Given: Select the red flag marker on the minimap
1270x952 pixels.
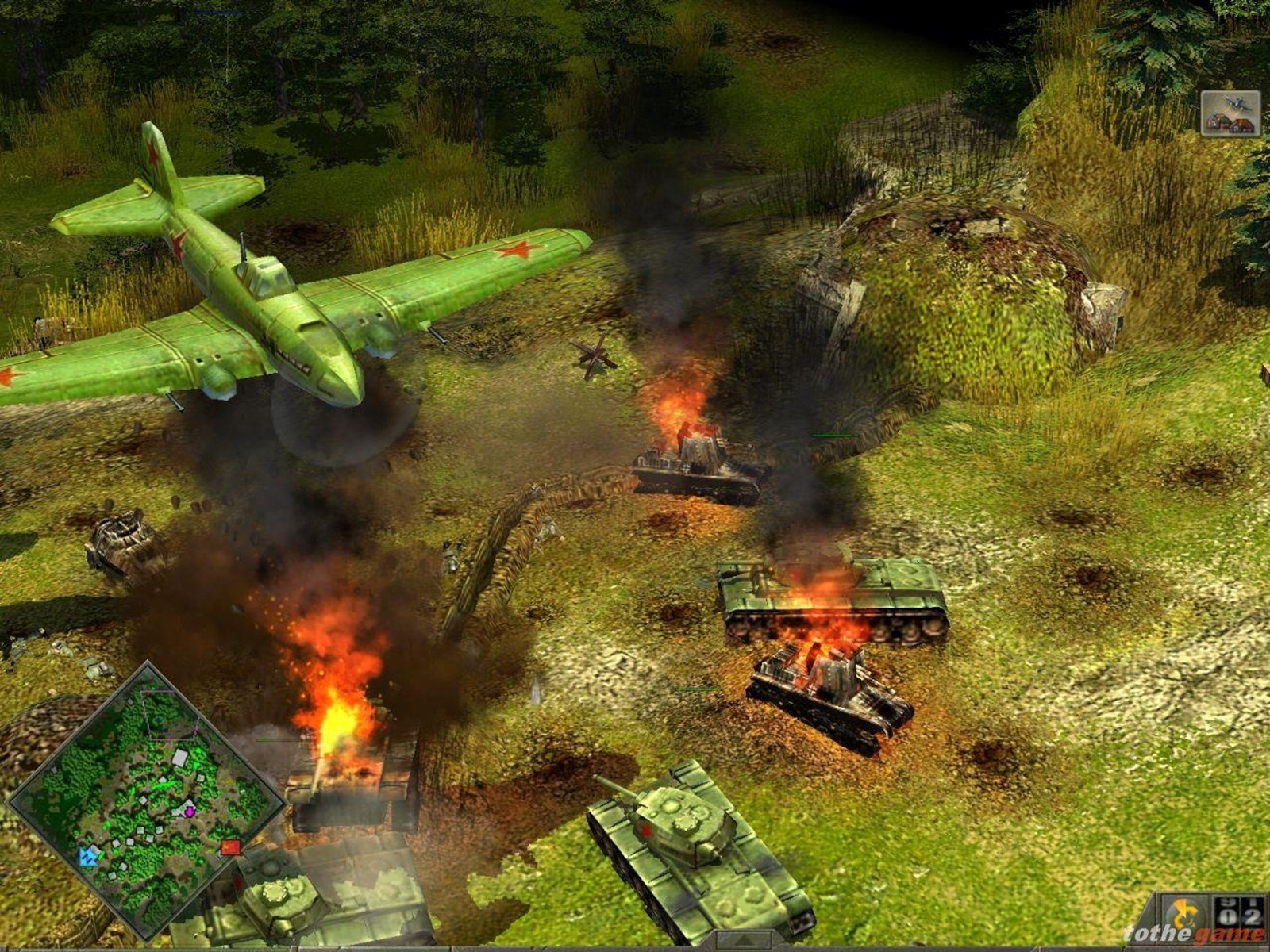Looking at the screenshot, I should pos(230,849).
